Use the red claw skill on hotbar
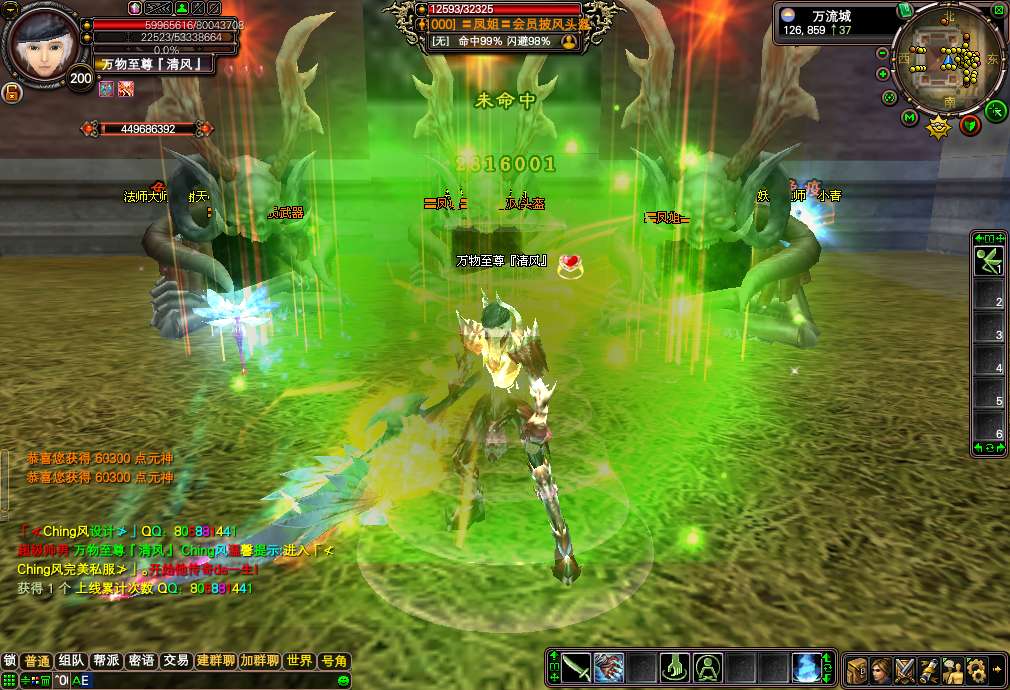This screenshot has width=1010, height=690. coord(609,667)
